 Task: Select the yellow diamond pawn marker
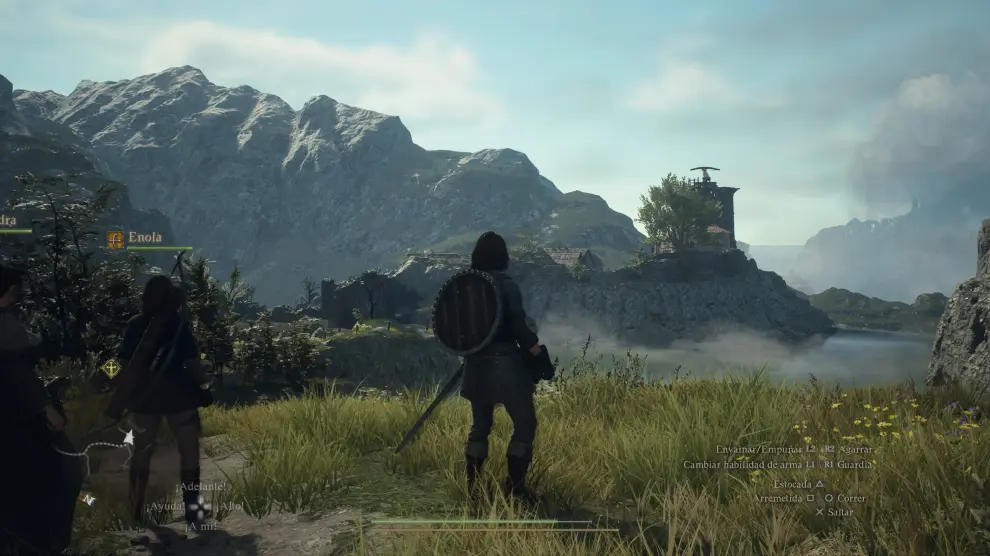tap(111, 368)
